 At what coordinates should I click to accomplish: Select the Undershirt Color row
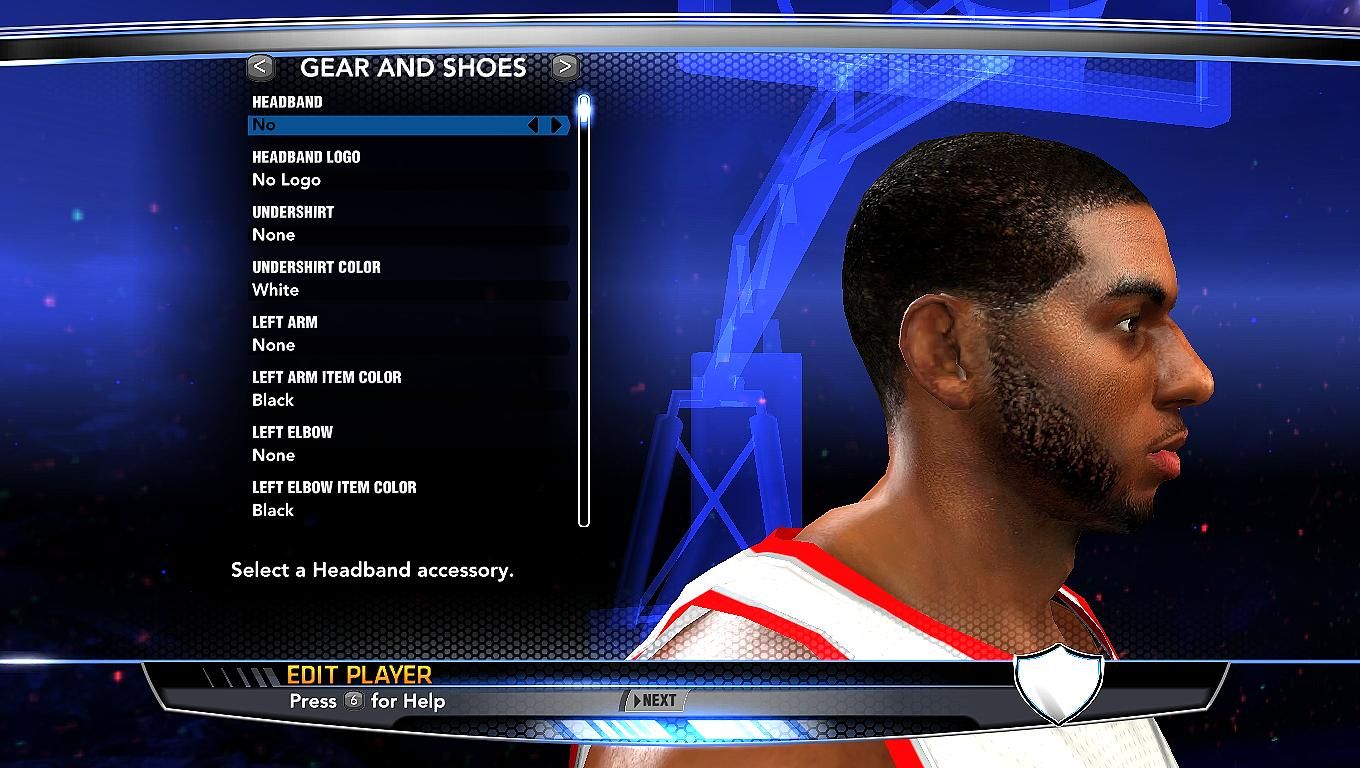coord(408,290)
